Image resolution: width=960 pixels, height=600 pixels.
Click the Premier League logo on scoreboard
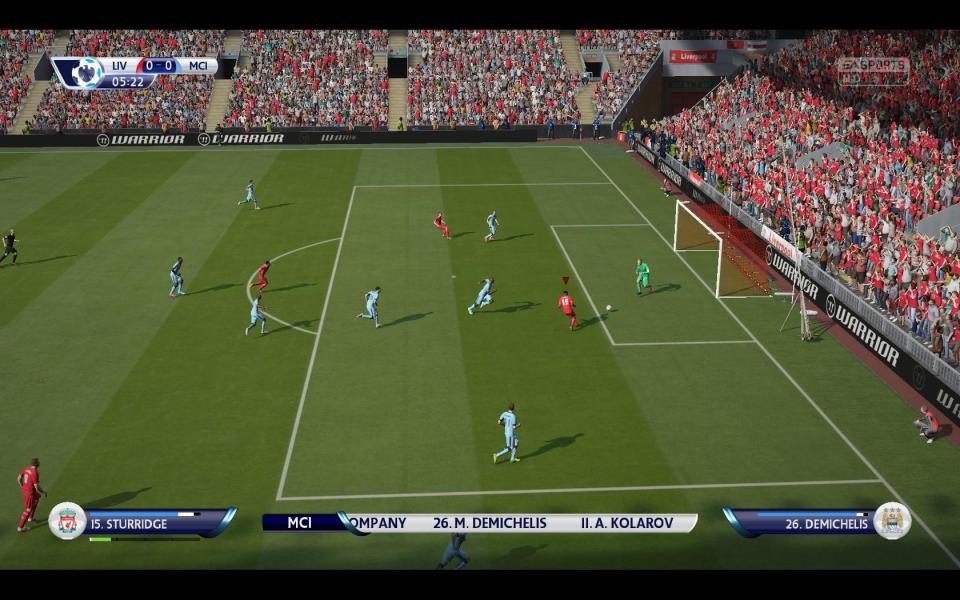tap(85, 73)
